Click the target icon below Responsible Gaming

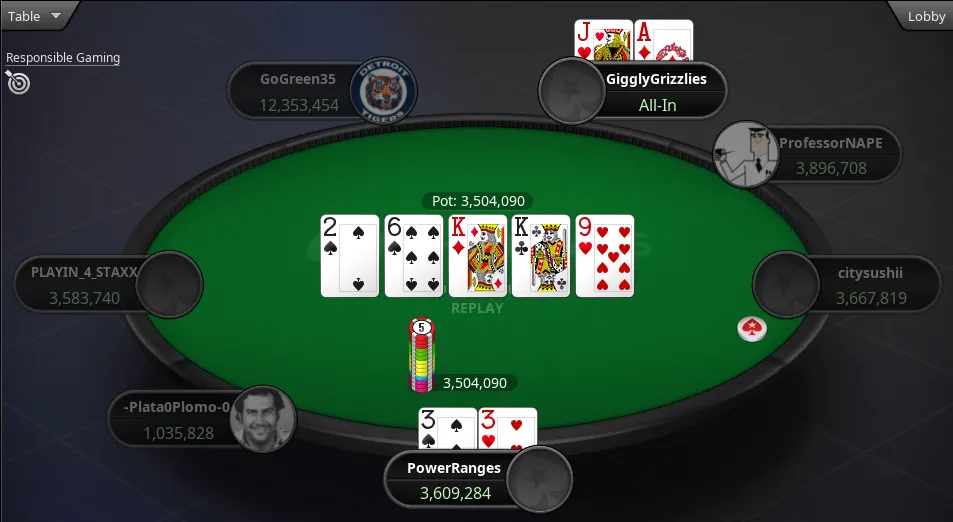click(18, 82)
